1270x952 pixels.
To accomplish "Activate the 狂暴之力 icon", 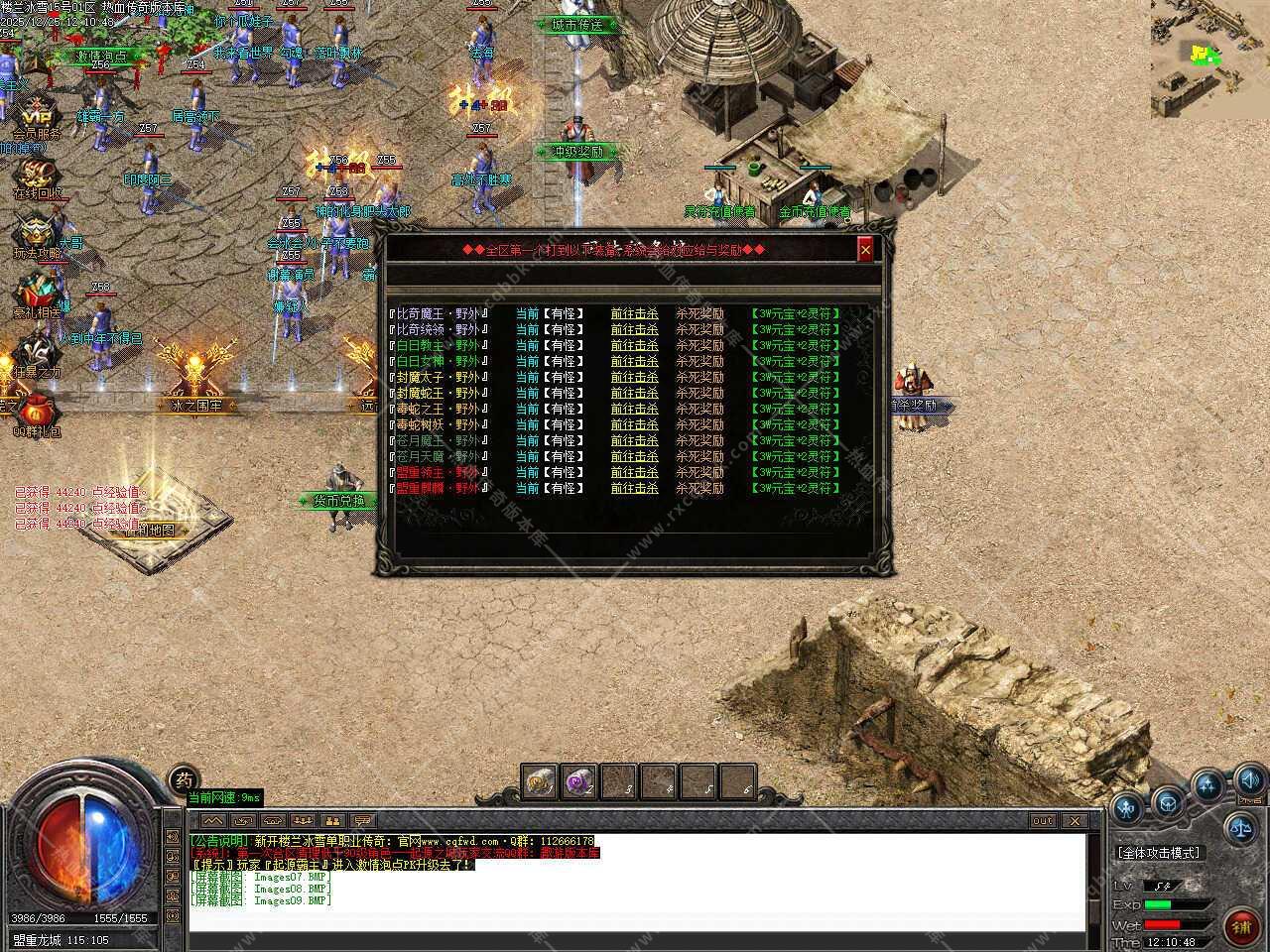I will [x=37, y=353].
